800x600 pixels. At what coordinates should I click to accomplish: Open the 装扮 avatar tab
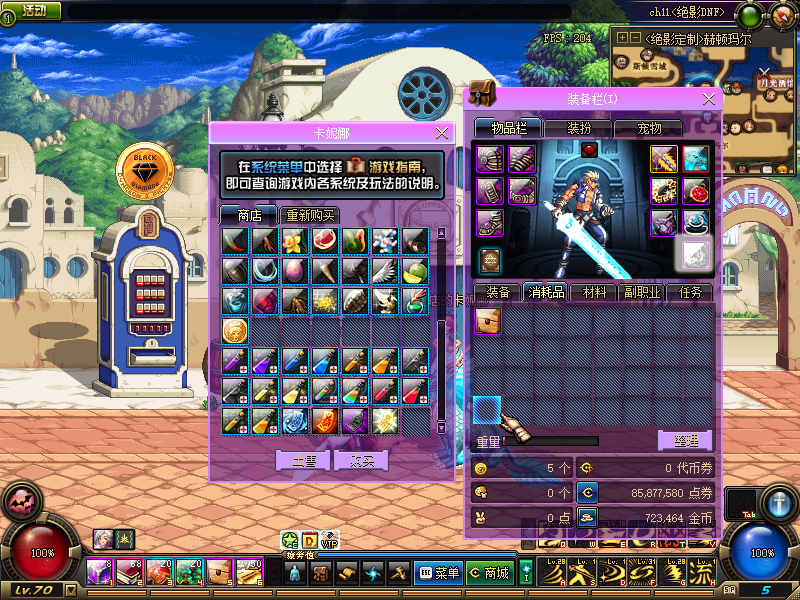(579, 128)
